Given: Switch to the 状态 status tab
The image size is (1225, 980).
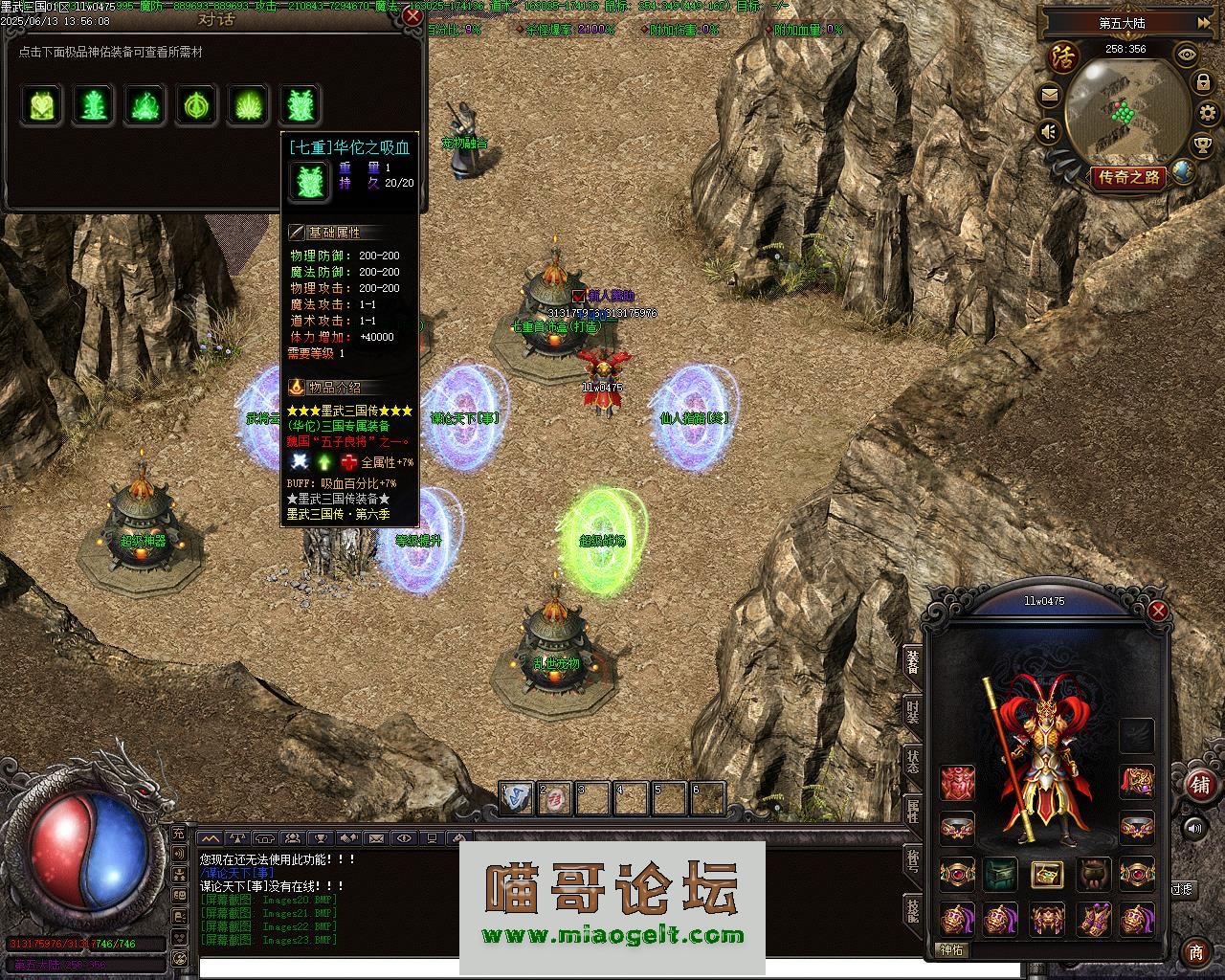Looking at the screenshot, I should [913, 761].
